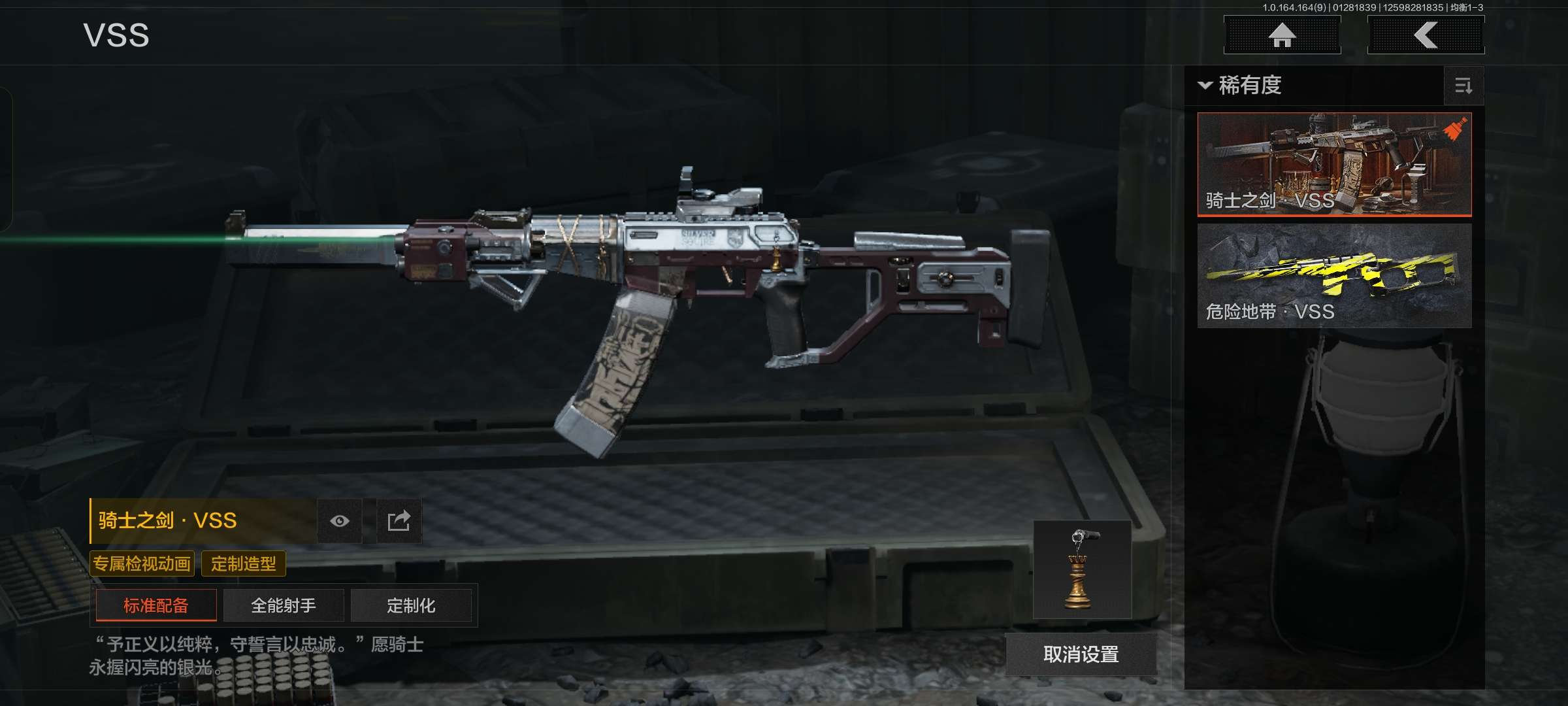The image size is (1568, 706).
Task: Select the chess piece charm slot
Action: [1082, 569]
